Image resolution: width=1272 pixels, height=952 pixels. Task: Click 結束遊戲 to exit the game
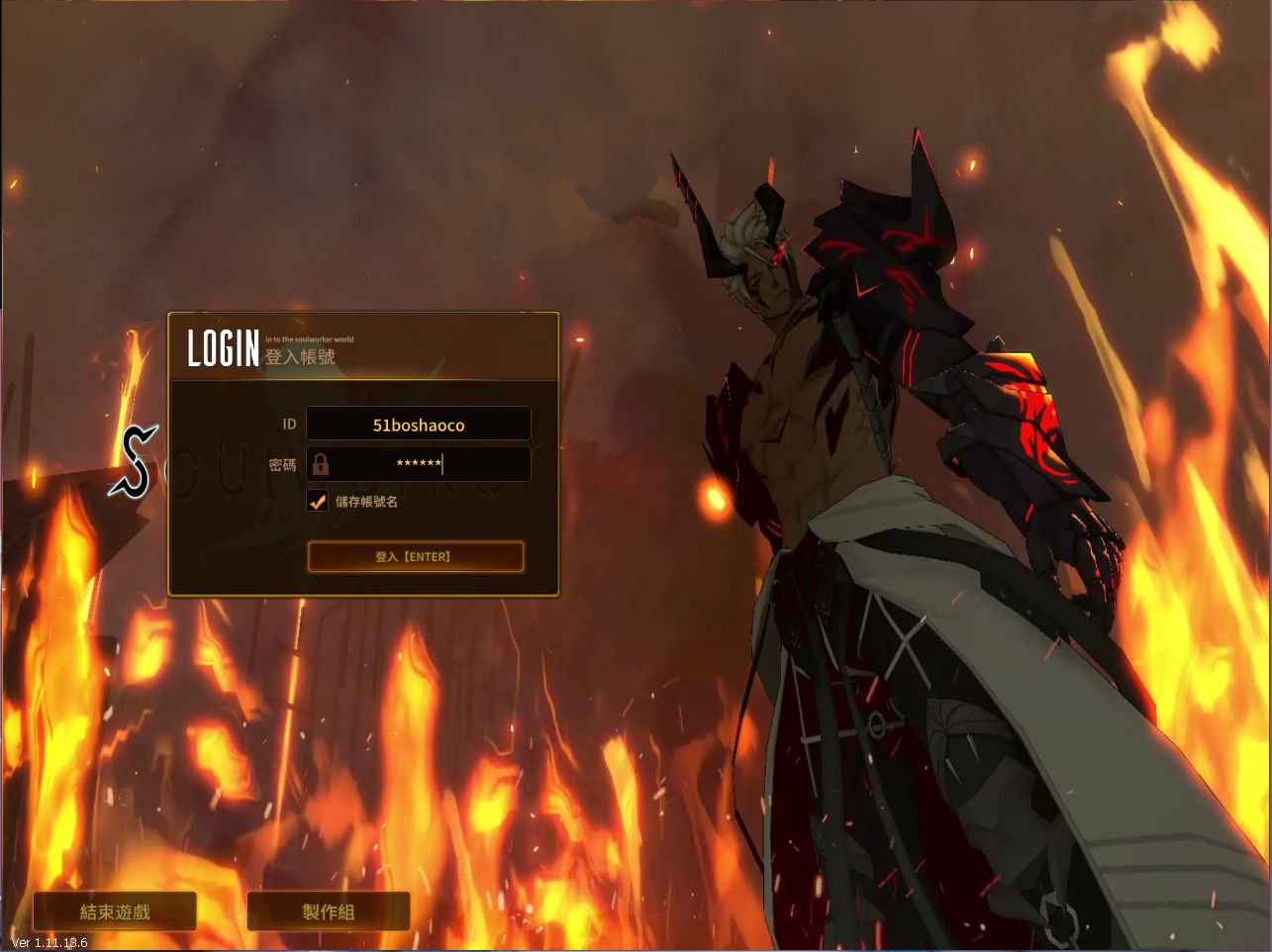(x=115, y=911)
